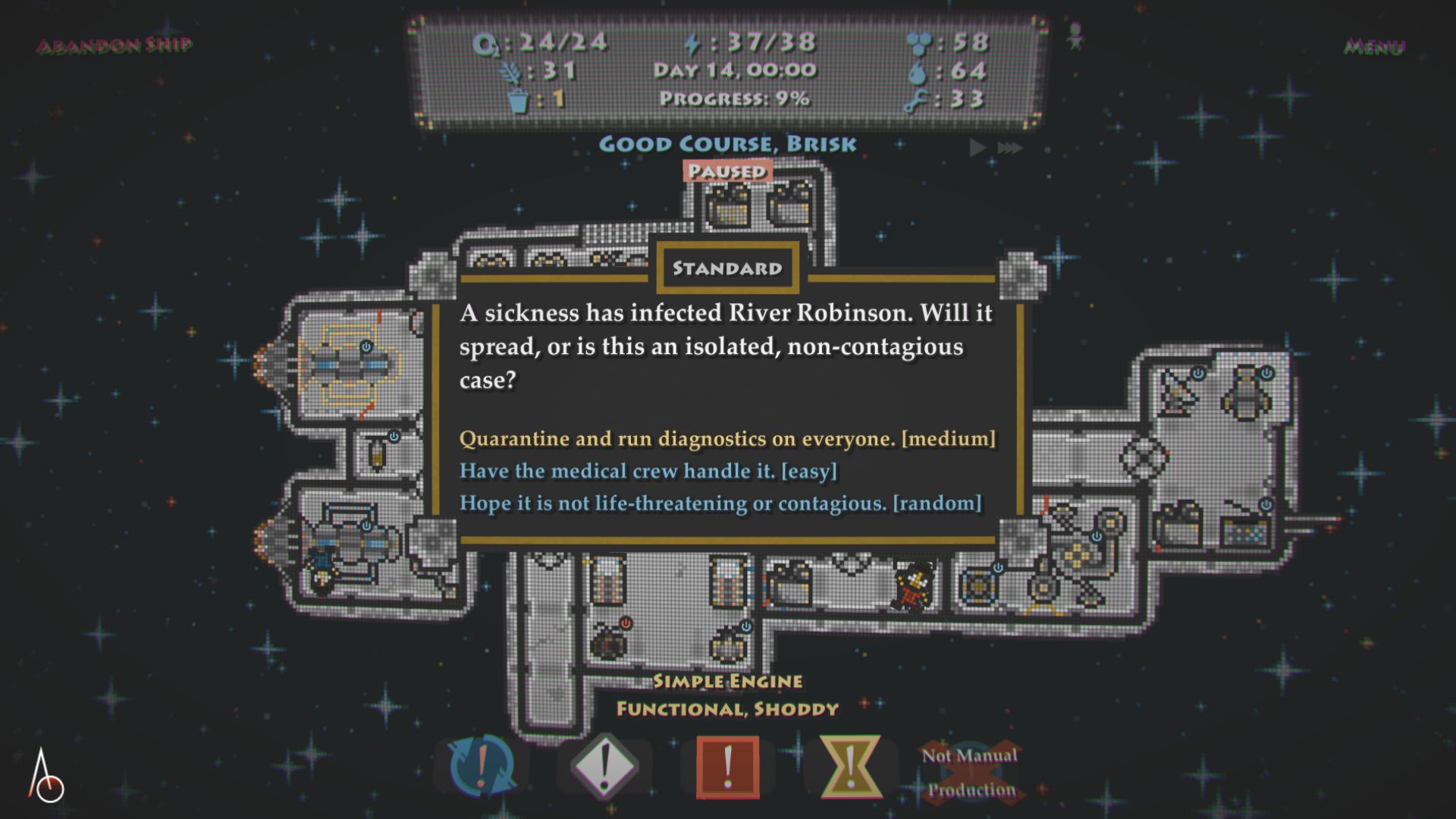Select the white diamond alert icon
The width and height of the screenshot is (1456, 819).
[604, 766]
